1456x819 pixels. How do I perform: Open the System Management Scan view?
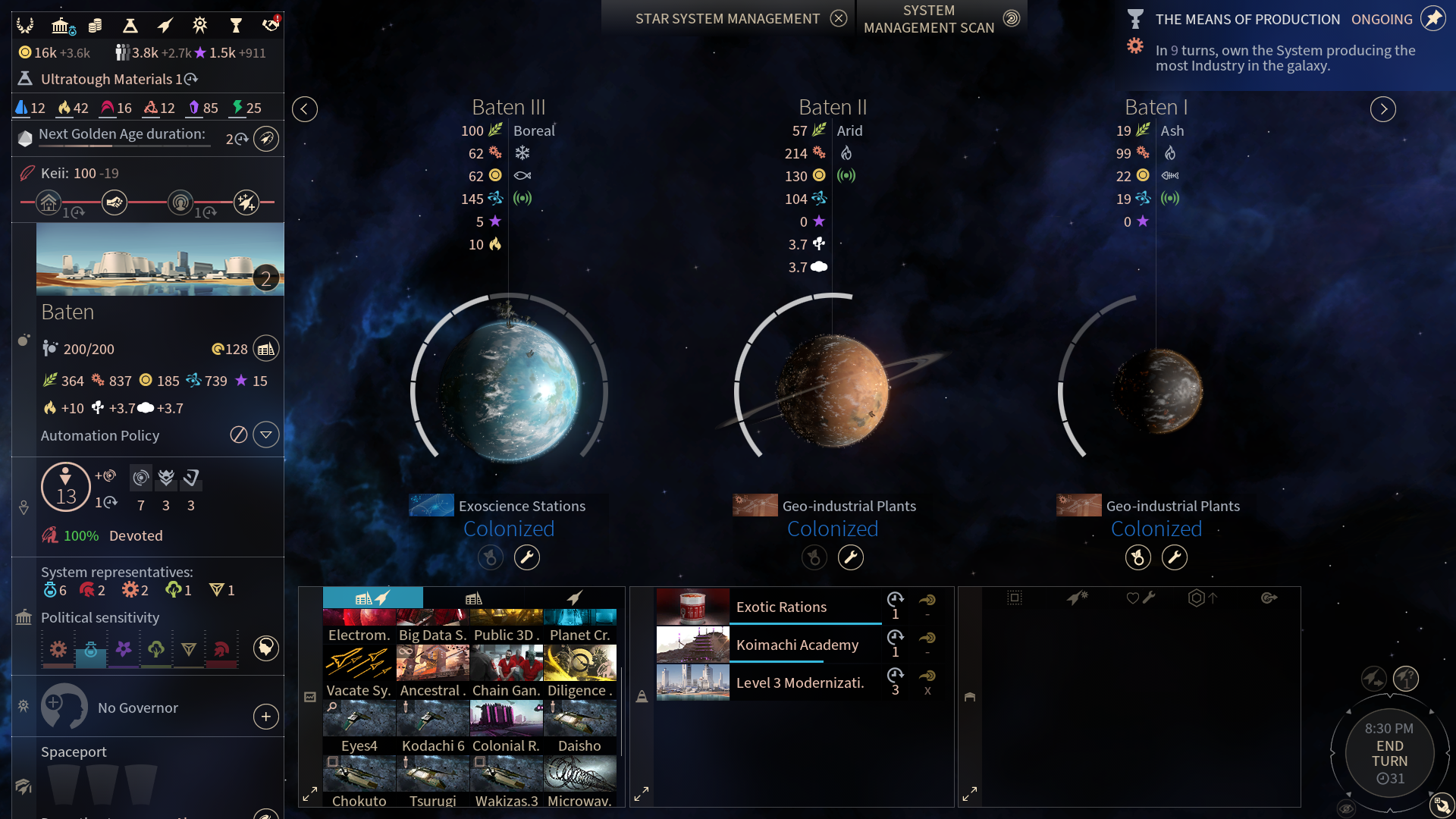coord(1011,19)
